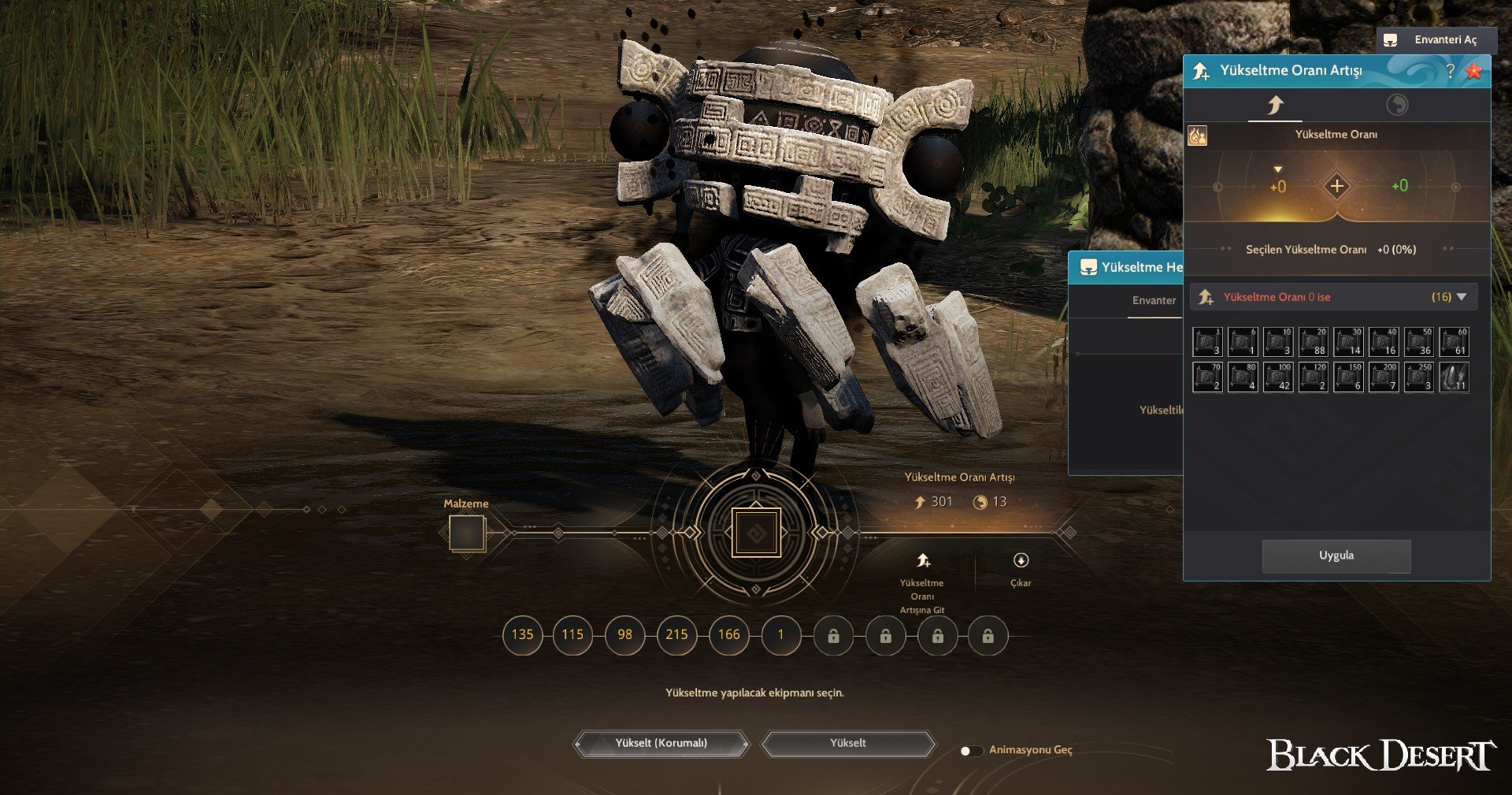Choose the scroll item with quantity 42
Screen dimensions: 1512x795
1277,377
